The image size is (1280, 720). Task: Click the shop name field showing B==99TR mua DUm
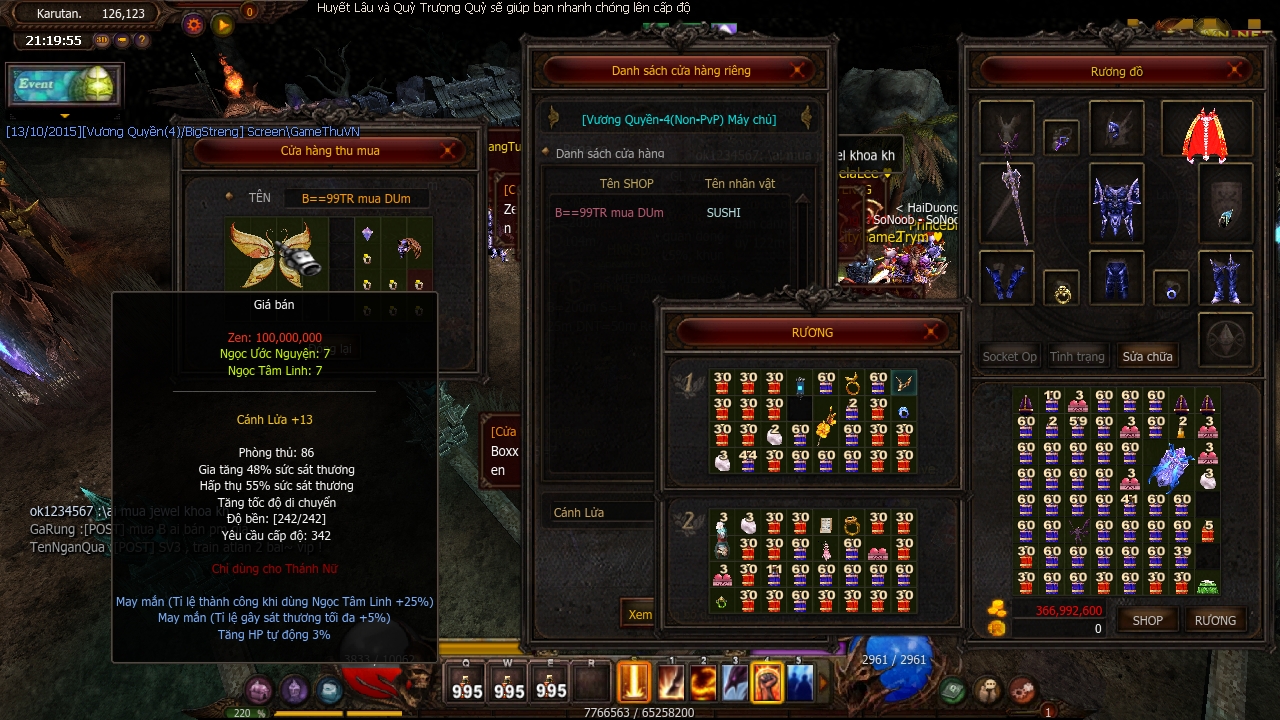[x=355, y=197]
